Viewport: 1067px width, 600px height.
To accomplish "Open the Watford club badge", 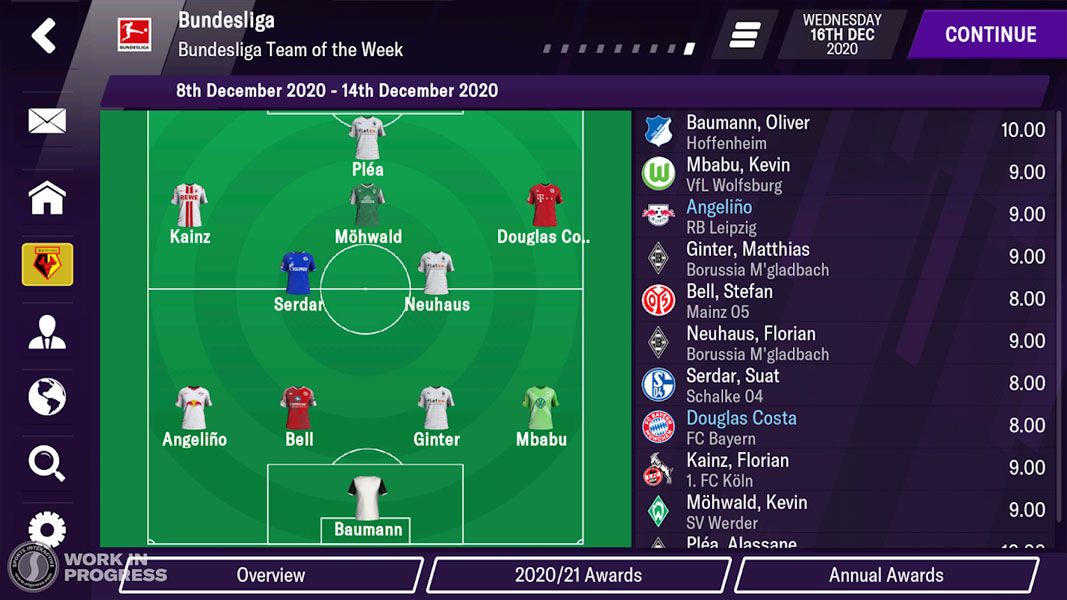I will tap(47, 265).
